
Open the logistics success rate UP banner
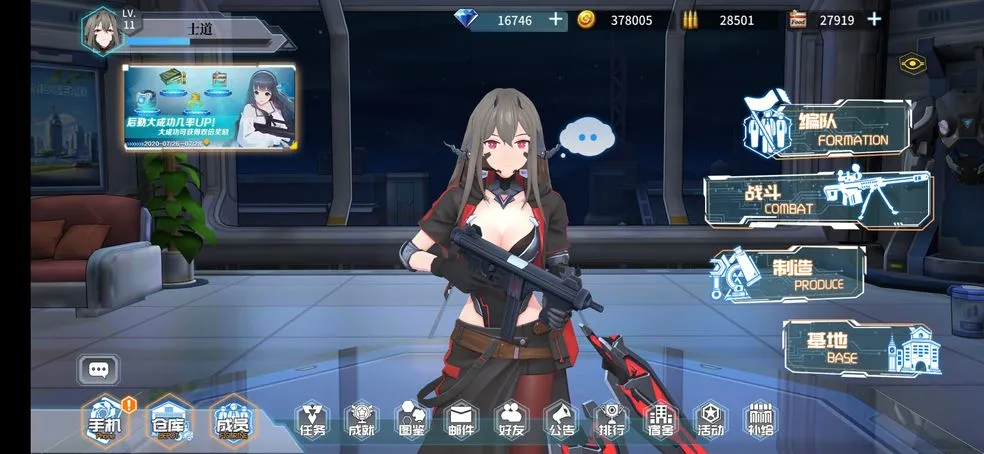click(210, 108)
